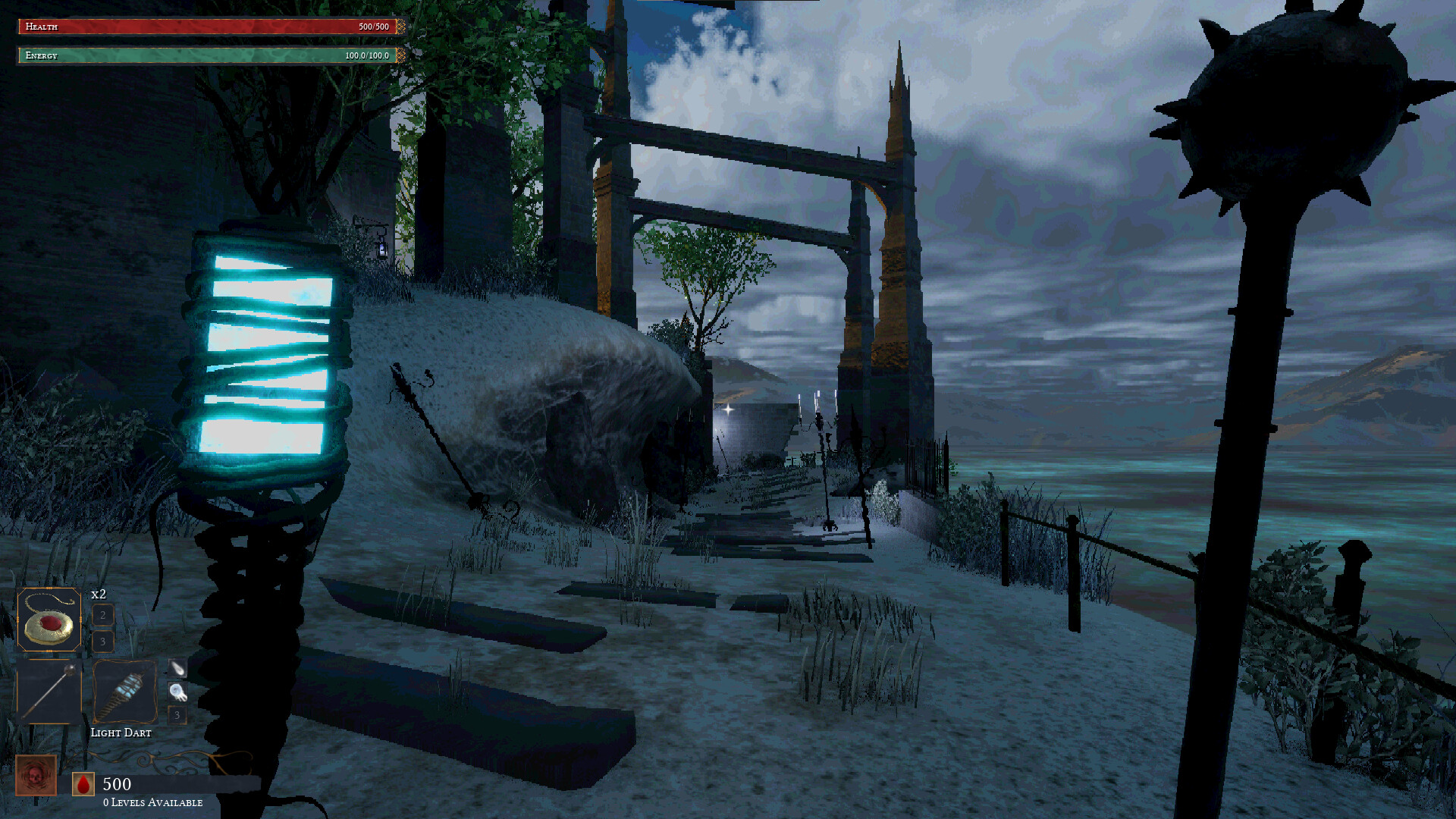Select the red pendant accessory icon
The height and width of the screenshot is (819, 1456).
[50, 620]
